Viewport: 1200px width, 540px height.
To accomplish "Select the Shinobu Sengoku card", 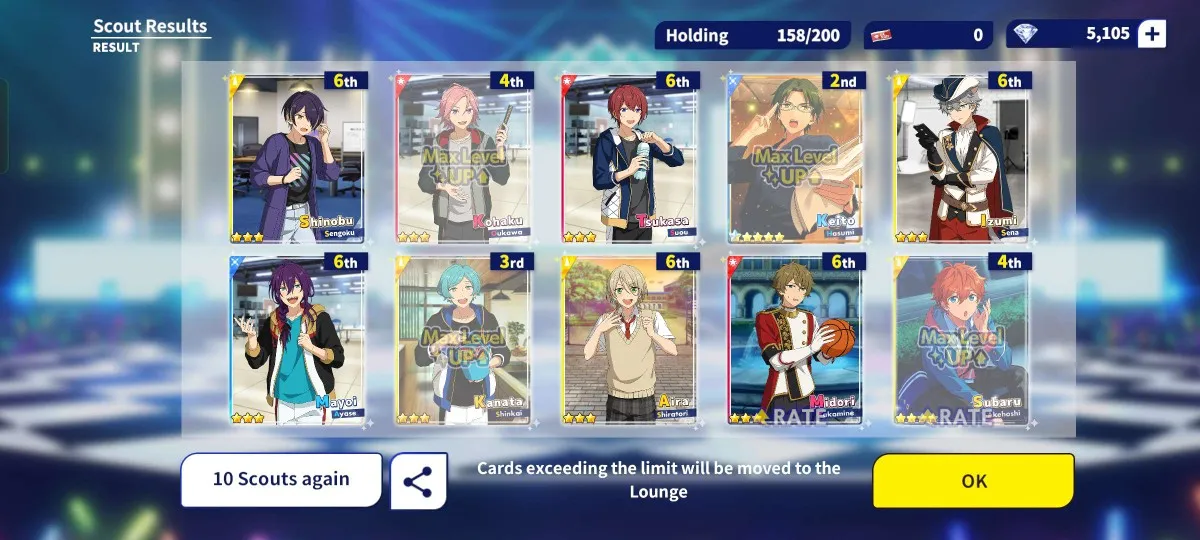I will pyautogui.click(x=298, y=158).
